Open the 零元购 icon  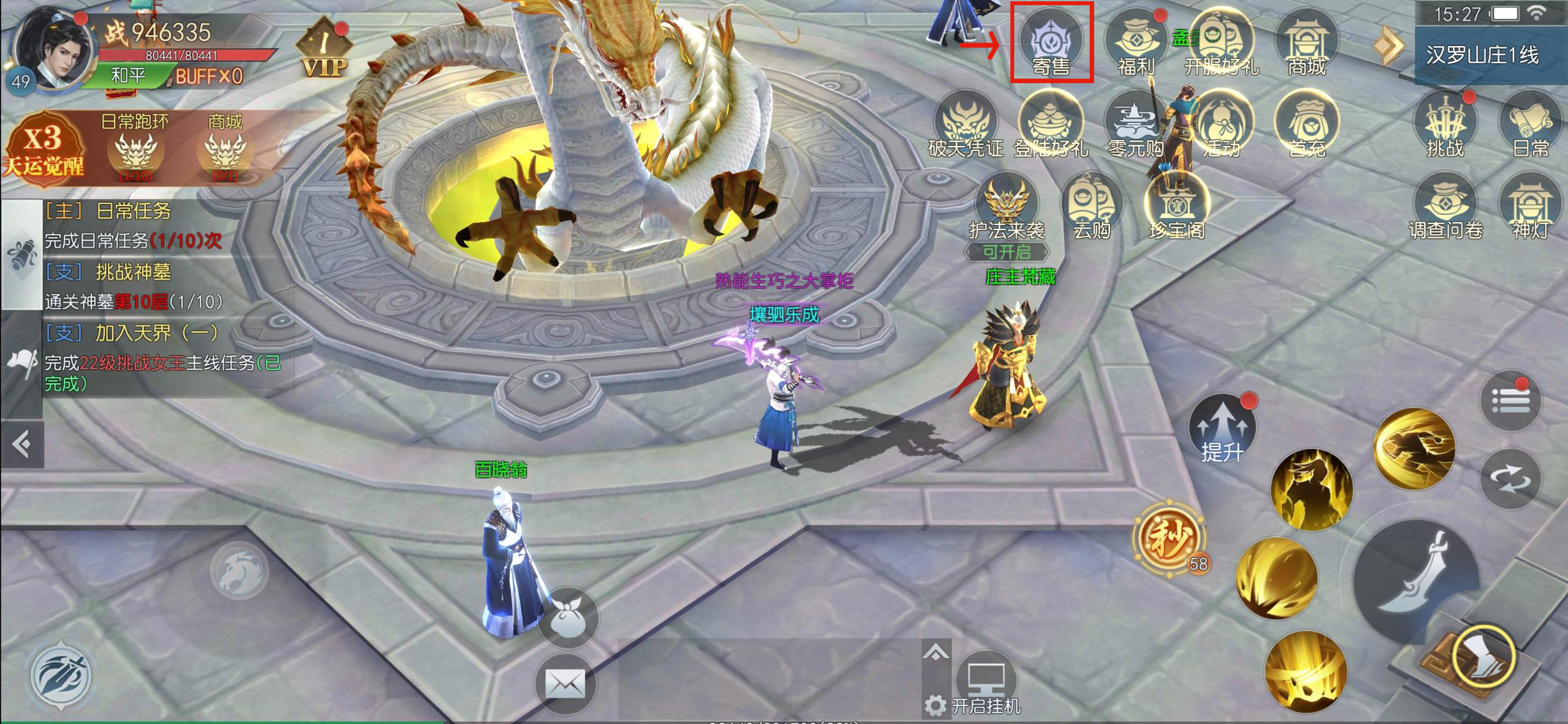click(1136, 125)
